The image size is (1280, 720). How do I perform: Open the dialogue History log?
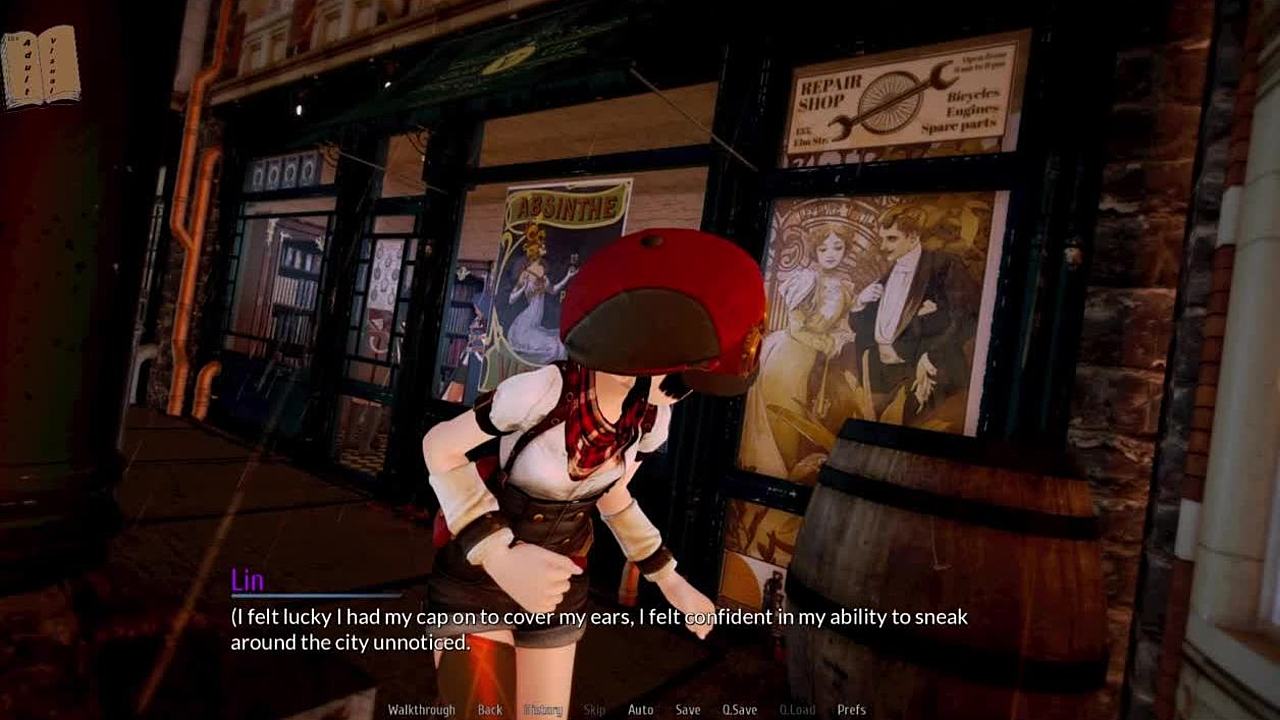pos(543,710)
